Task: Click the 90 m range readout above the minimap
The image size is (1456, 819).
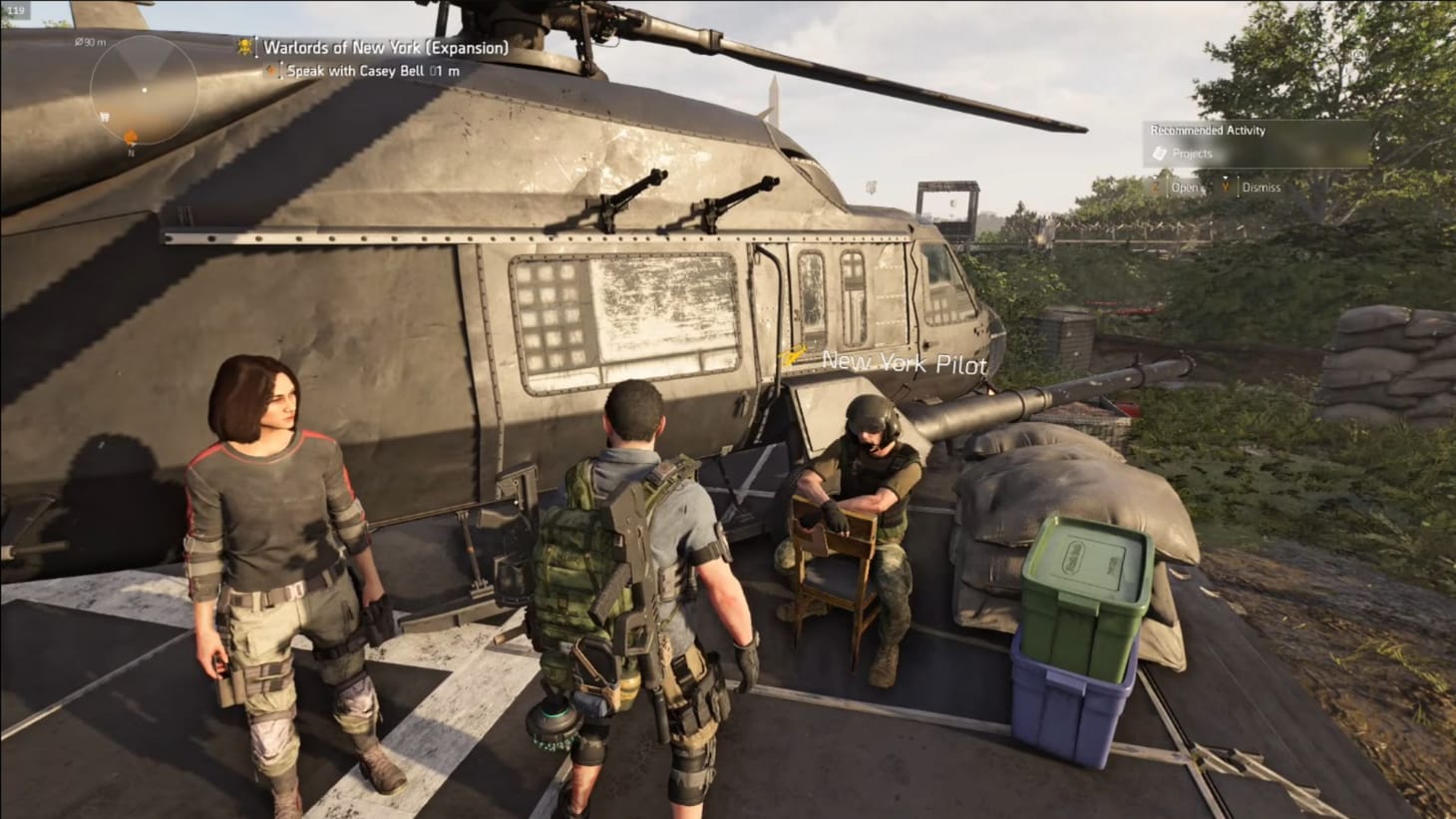Action: point(92,42)
